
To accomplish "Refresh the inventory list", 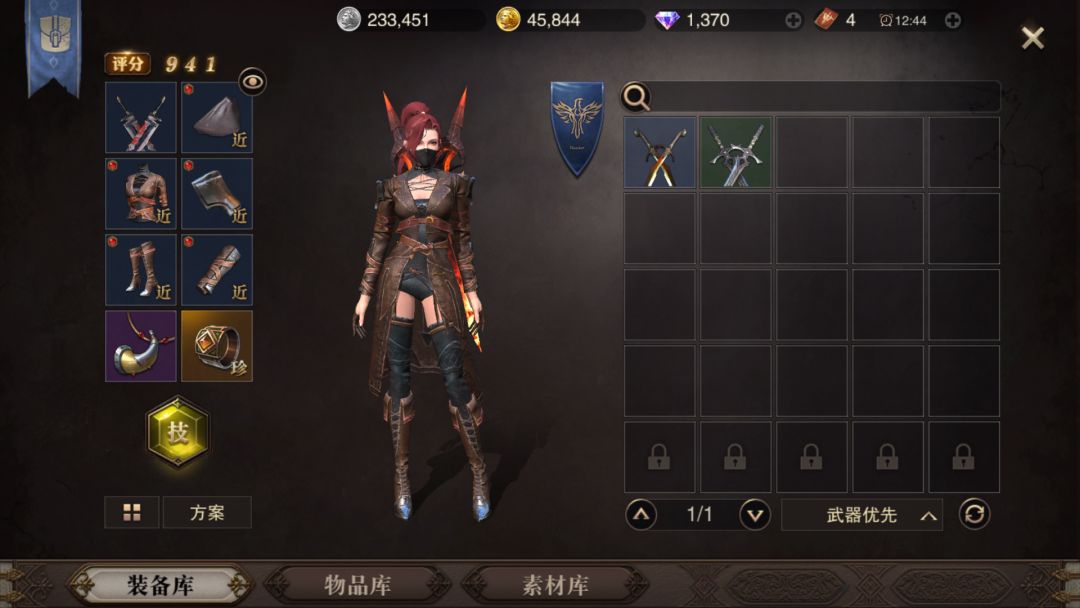I will click(x=974, y=515).
